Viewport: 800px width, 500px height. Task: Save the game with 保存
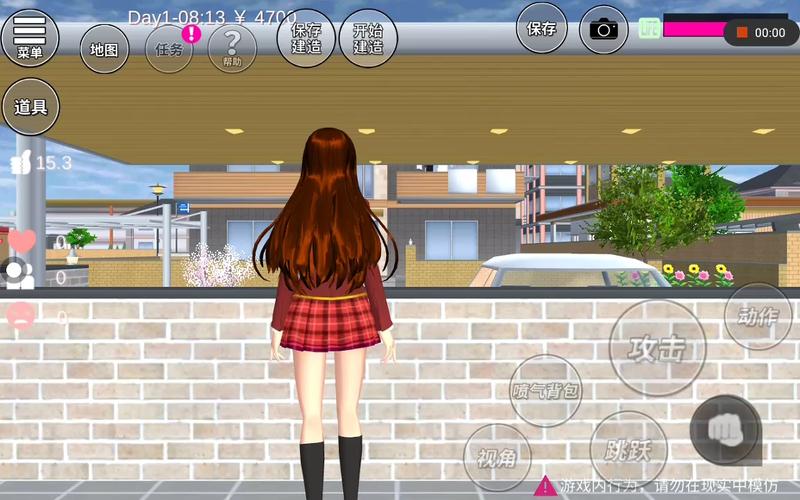542,29
